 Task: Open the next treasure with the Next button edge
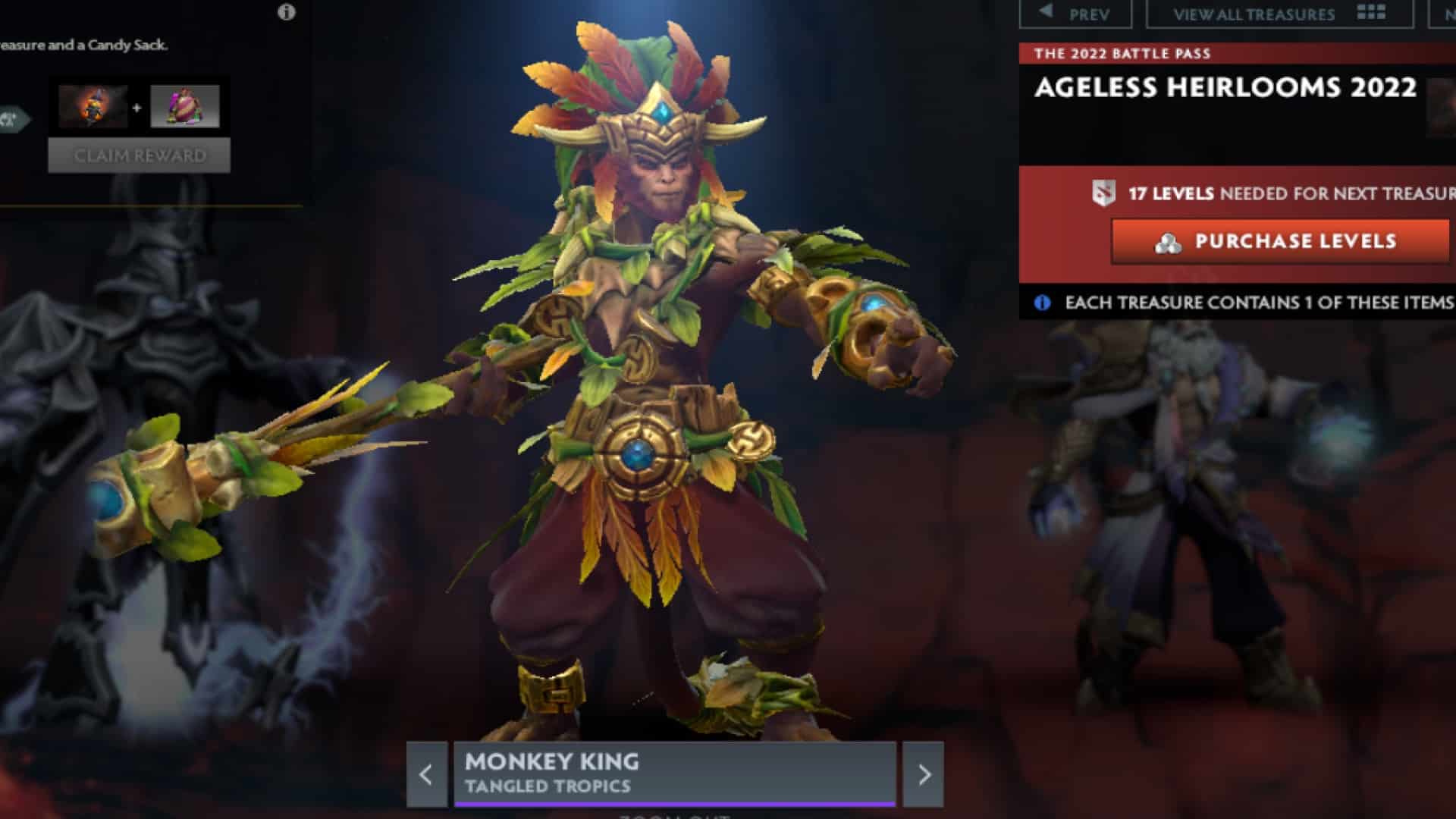1451,13
